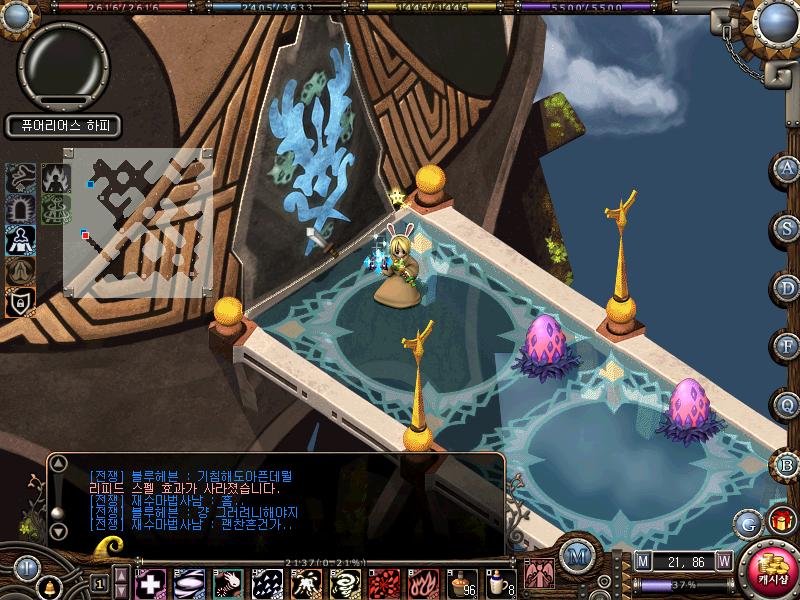This screenshot has height=600, width=800.
Task: Click the round Q side button
Action: click(x=787, y=405)
